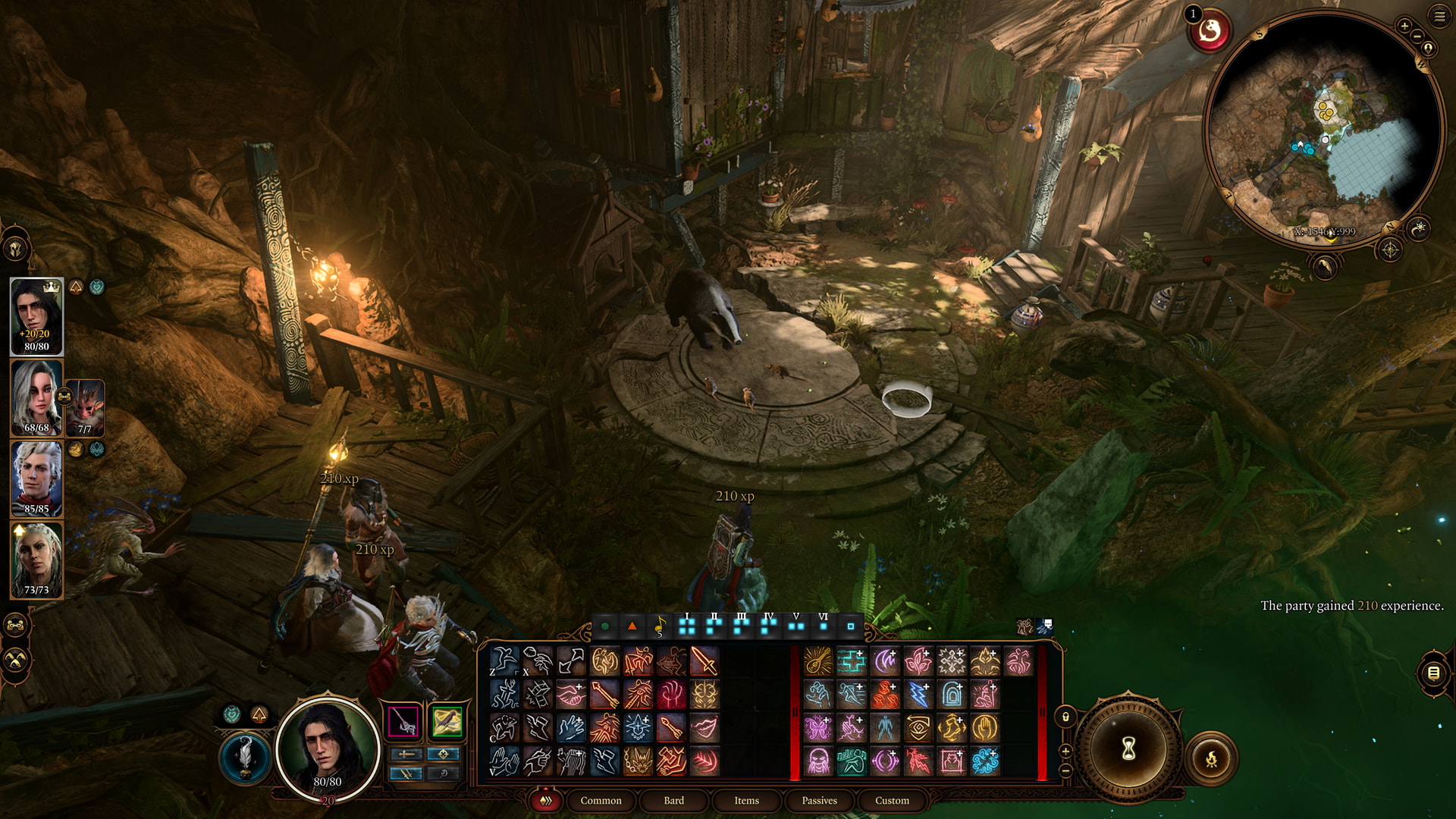Zoom in on the minimap

(1404, 26)
